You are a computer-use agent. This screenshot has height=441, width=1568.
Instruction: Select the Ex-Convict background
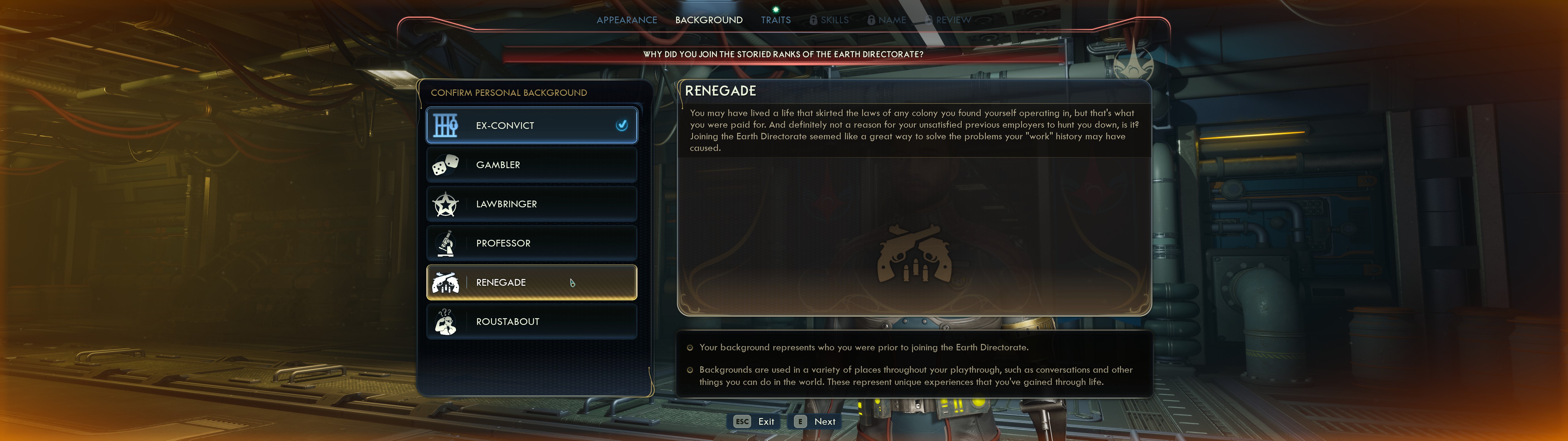coord(531,126)
